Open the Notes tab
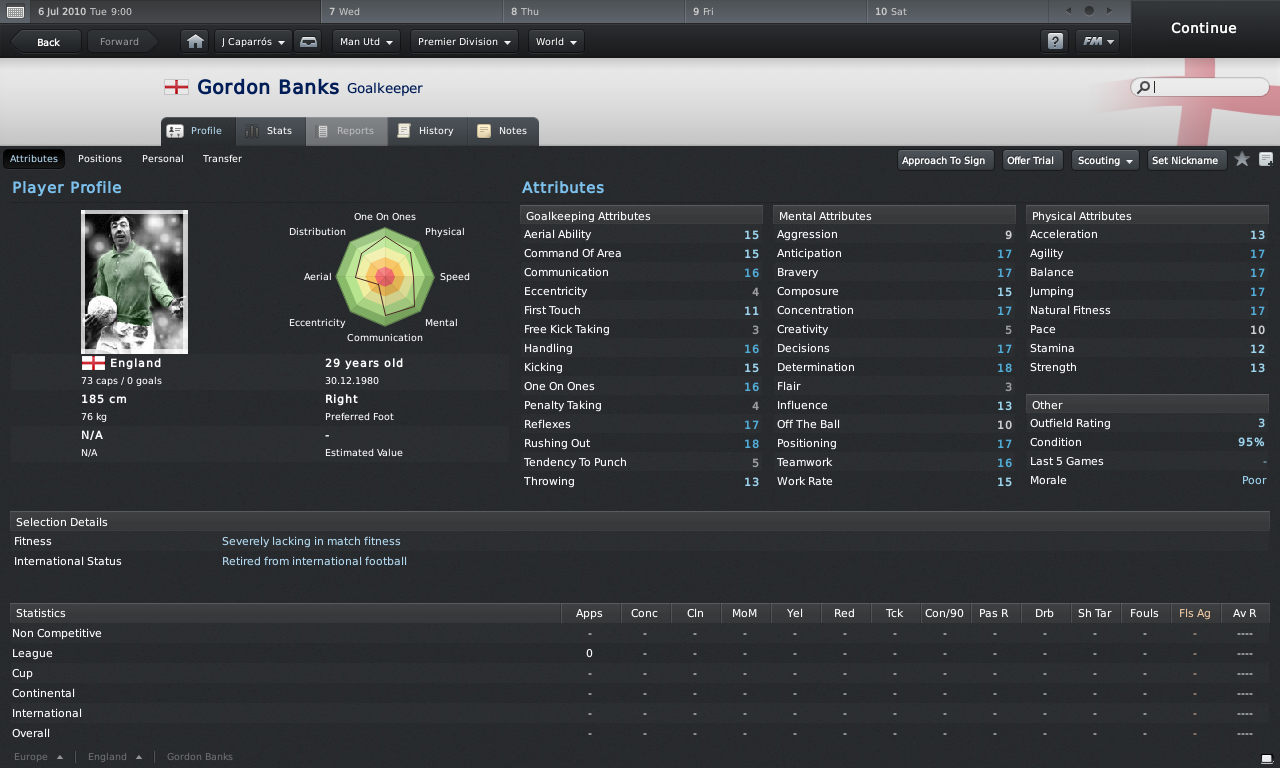Image resolution: width=1280 pixels, height=768 pixels. coord(503,131)
